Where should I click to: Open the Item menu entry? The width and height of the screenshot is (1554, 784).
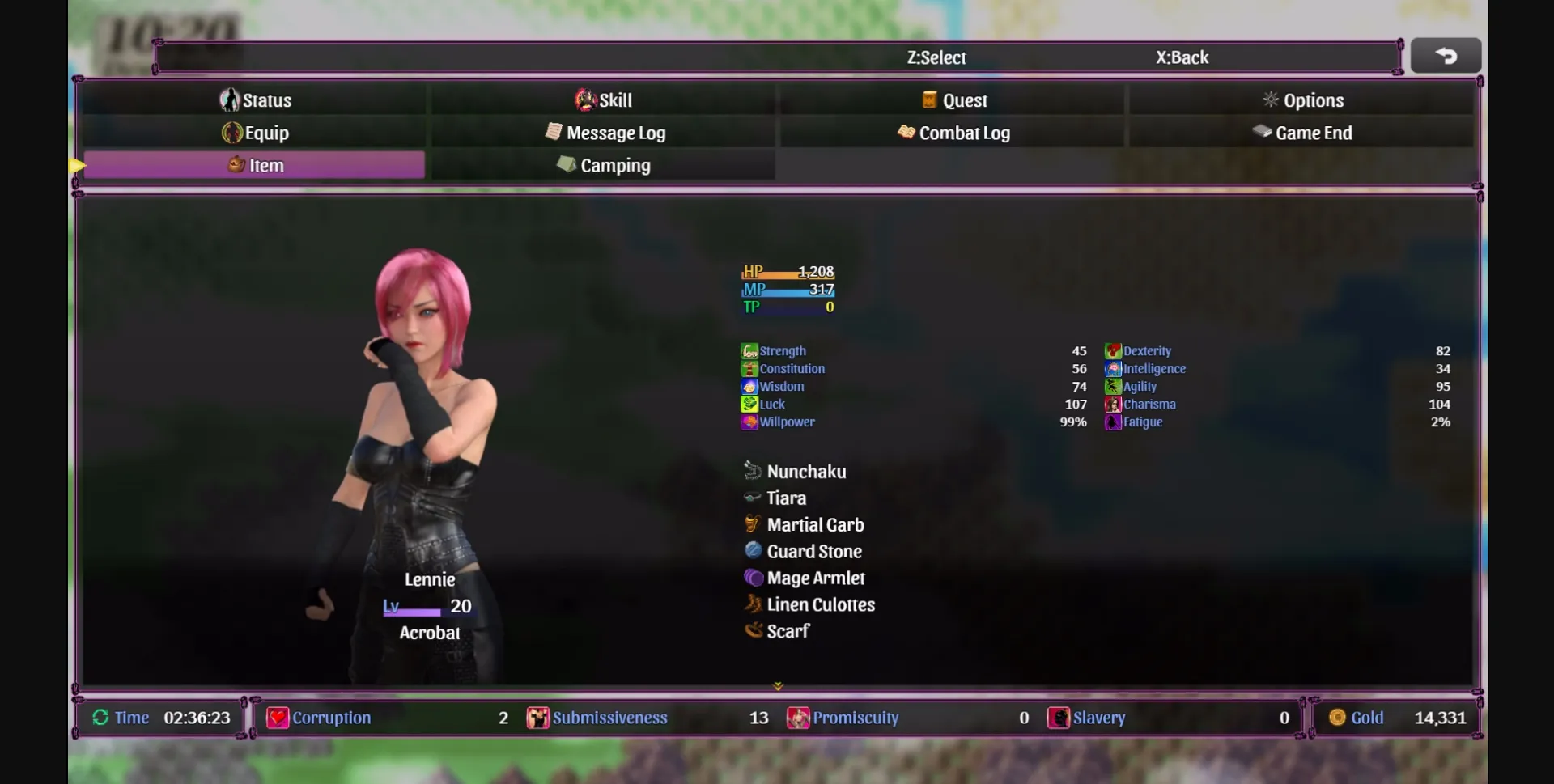coord(266,164)
